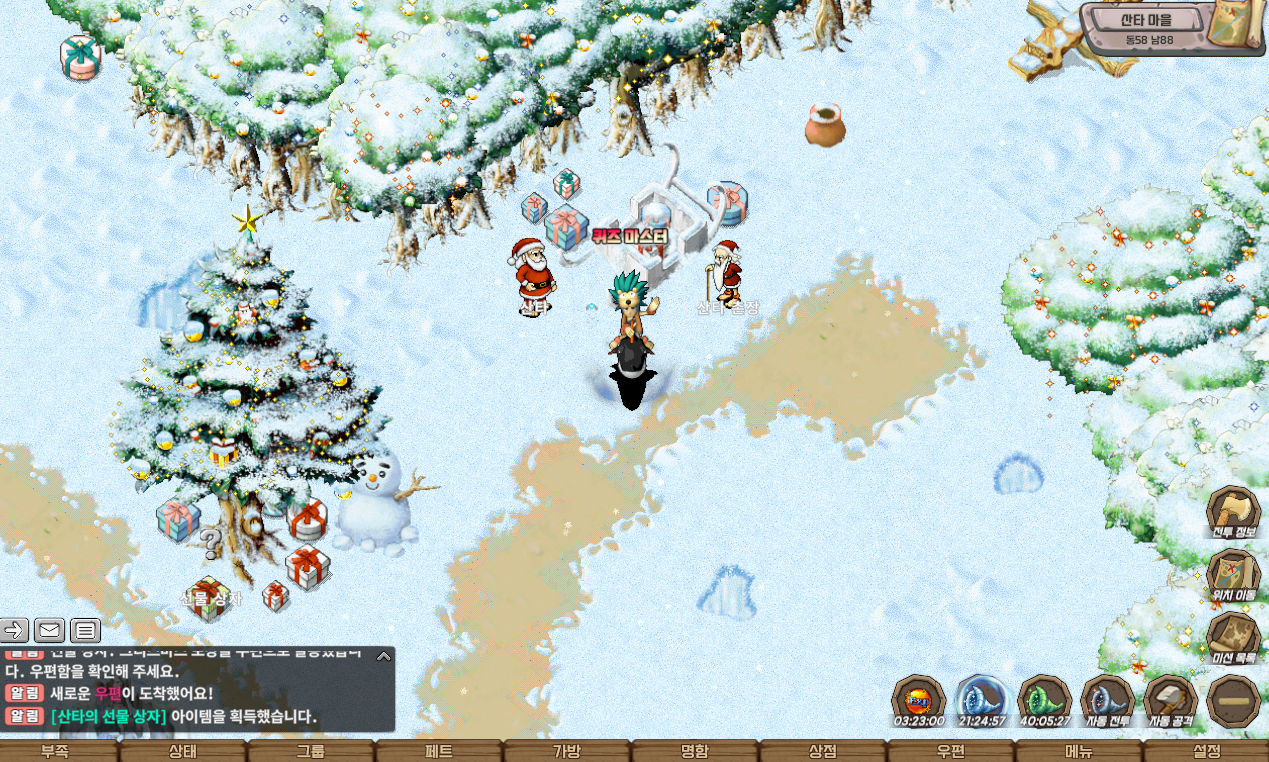Open the 명함 (name card) menu
Viewport: 1269px width, 762px height.
(x=694, y=751)
